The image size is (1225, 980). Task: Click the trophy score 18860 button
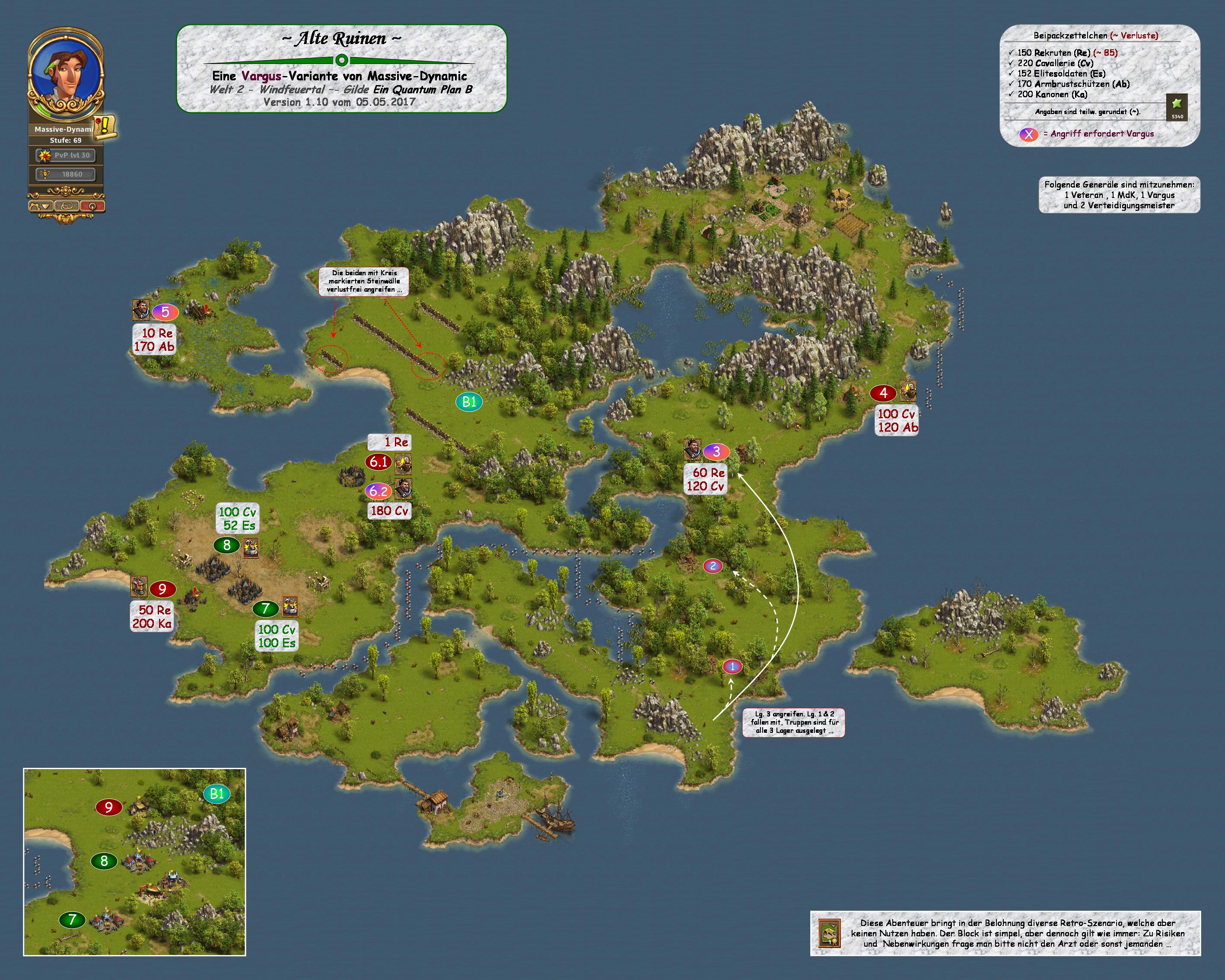point(66,175)
